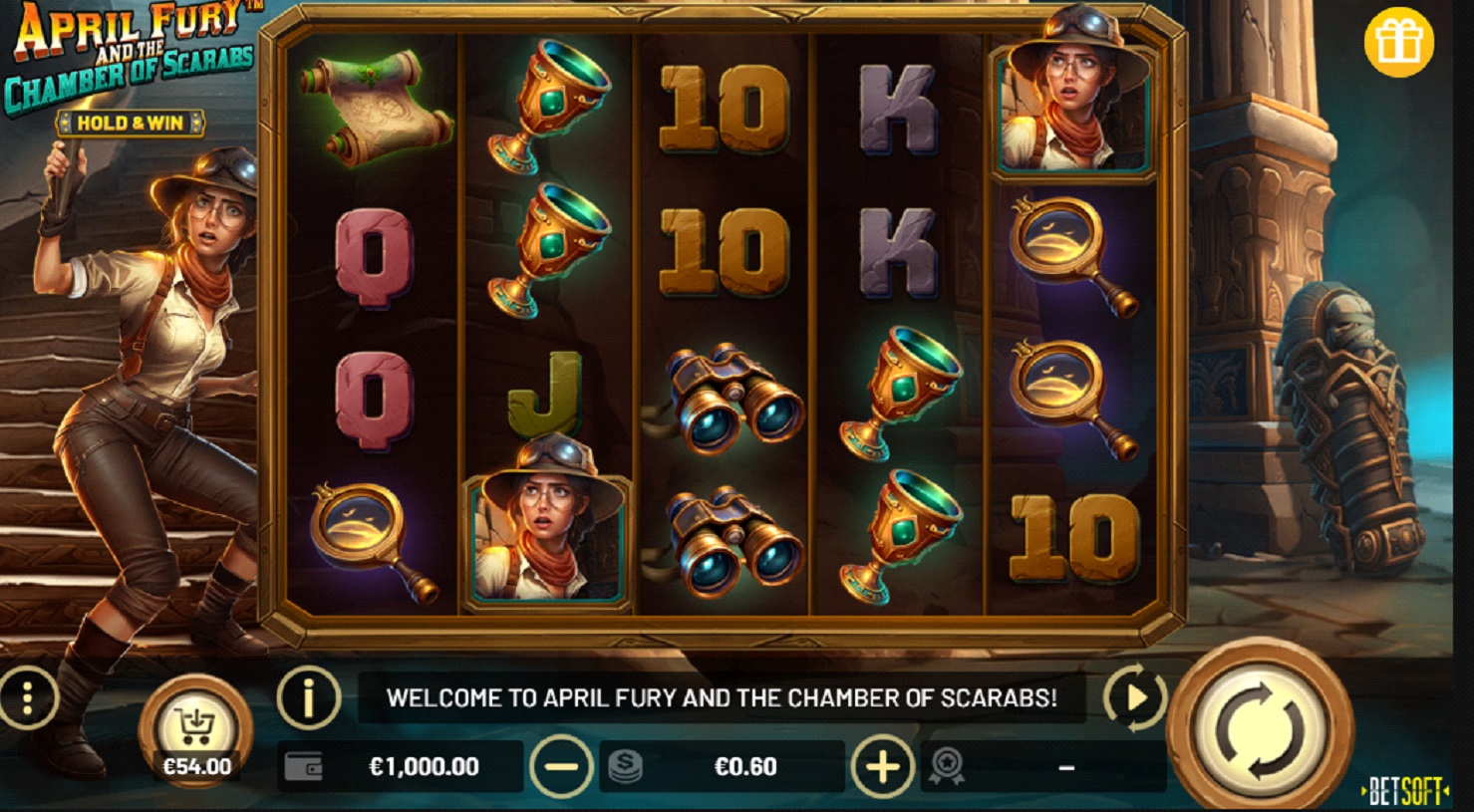This screenshot has width=1474, height=812.
Task: Open the autoplay options
Action: coord(1135,697)
